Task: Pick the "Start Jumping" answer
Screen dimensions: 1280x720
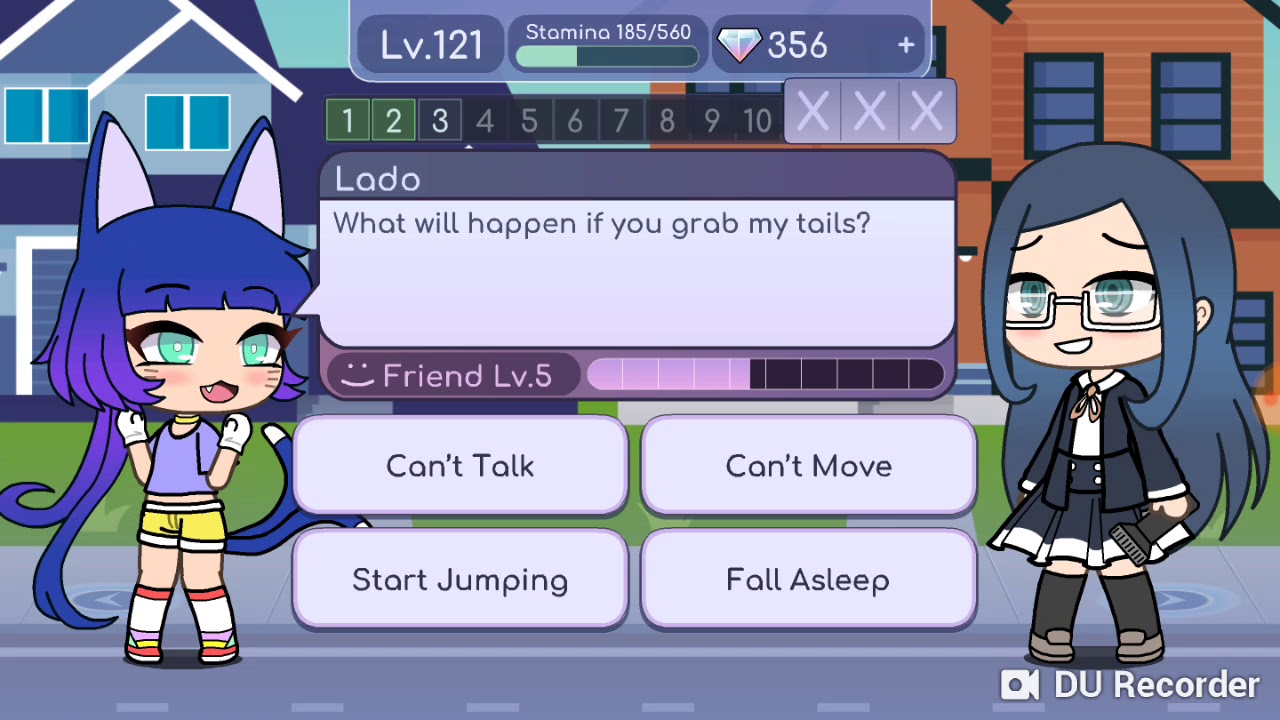Action: (x=460, y=580)
